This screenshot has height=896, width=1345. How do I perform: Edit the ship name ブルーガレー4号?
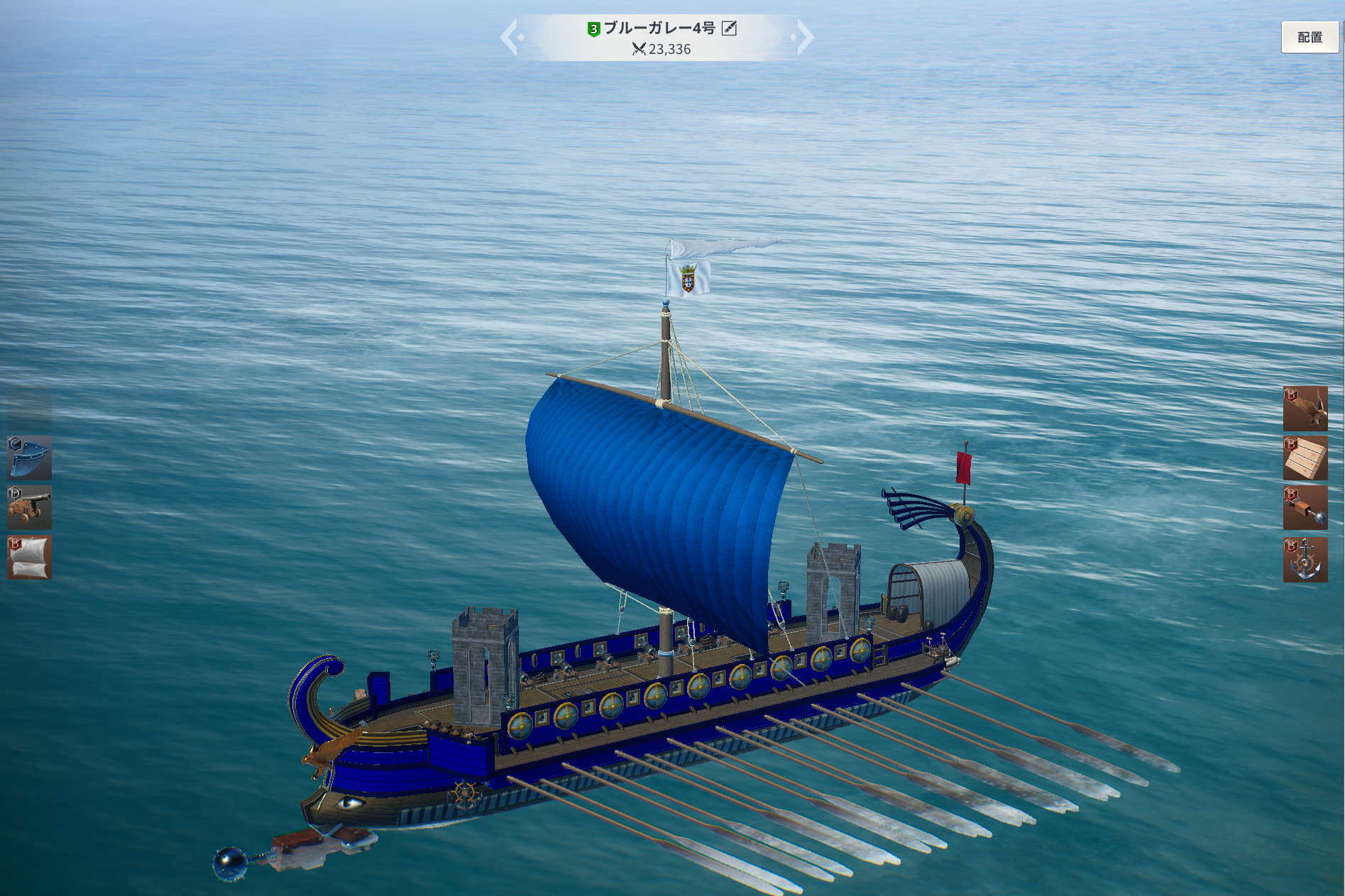pos(729,28)
